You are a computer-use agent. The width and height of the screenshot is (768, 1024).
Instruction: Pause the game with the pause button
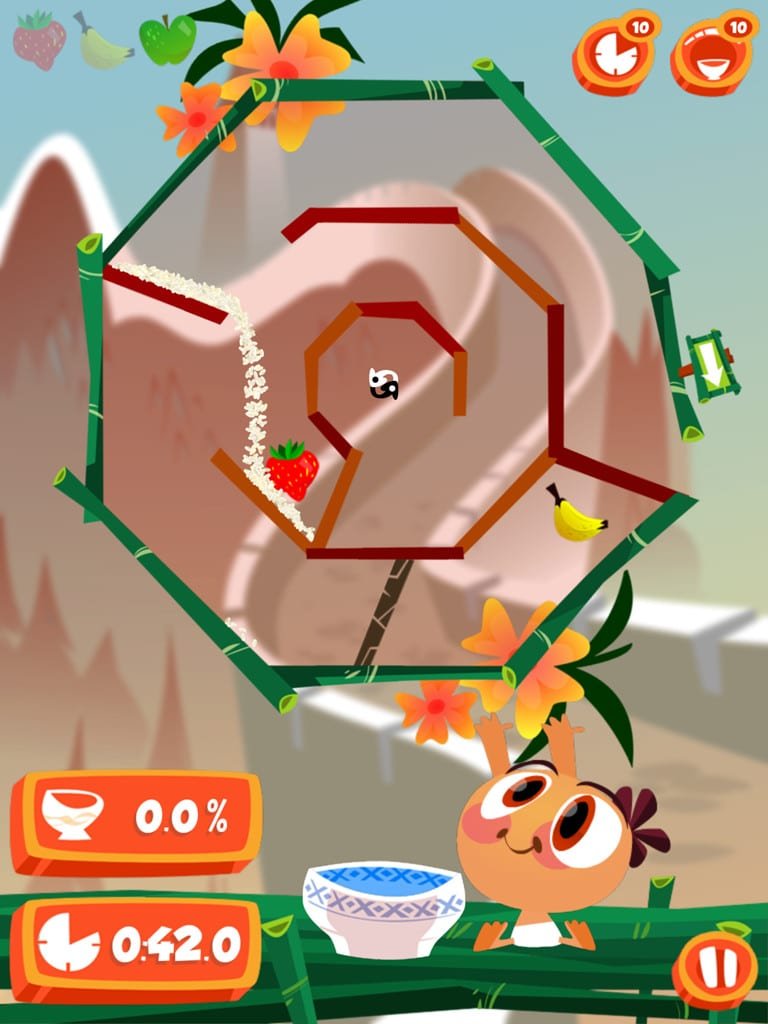(x=714, y=969)
